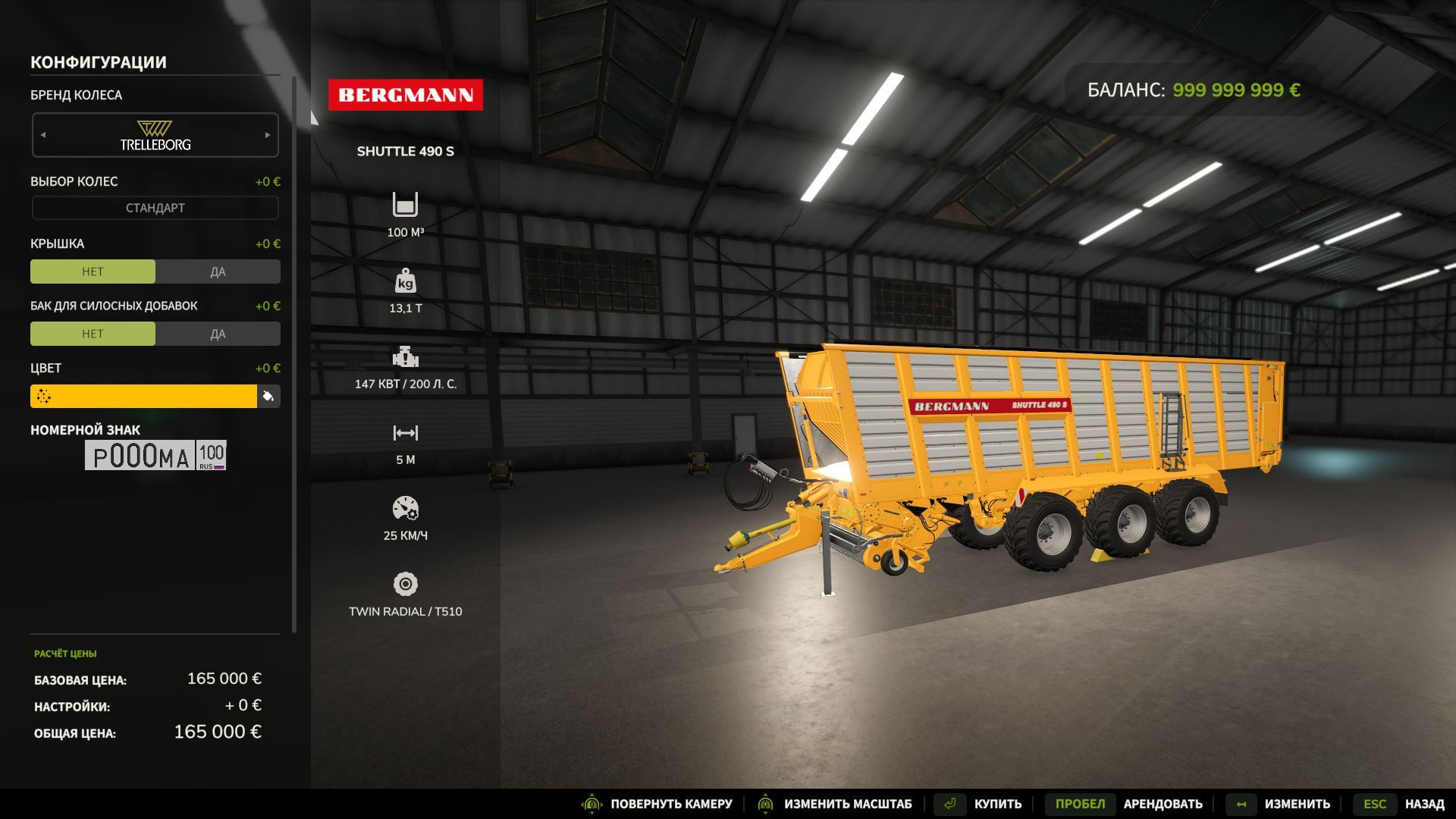Open the СТАНДАРТ wheel selection dropdown
Screen dimensions: 1456x819
[x=155, y=206]
